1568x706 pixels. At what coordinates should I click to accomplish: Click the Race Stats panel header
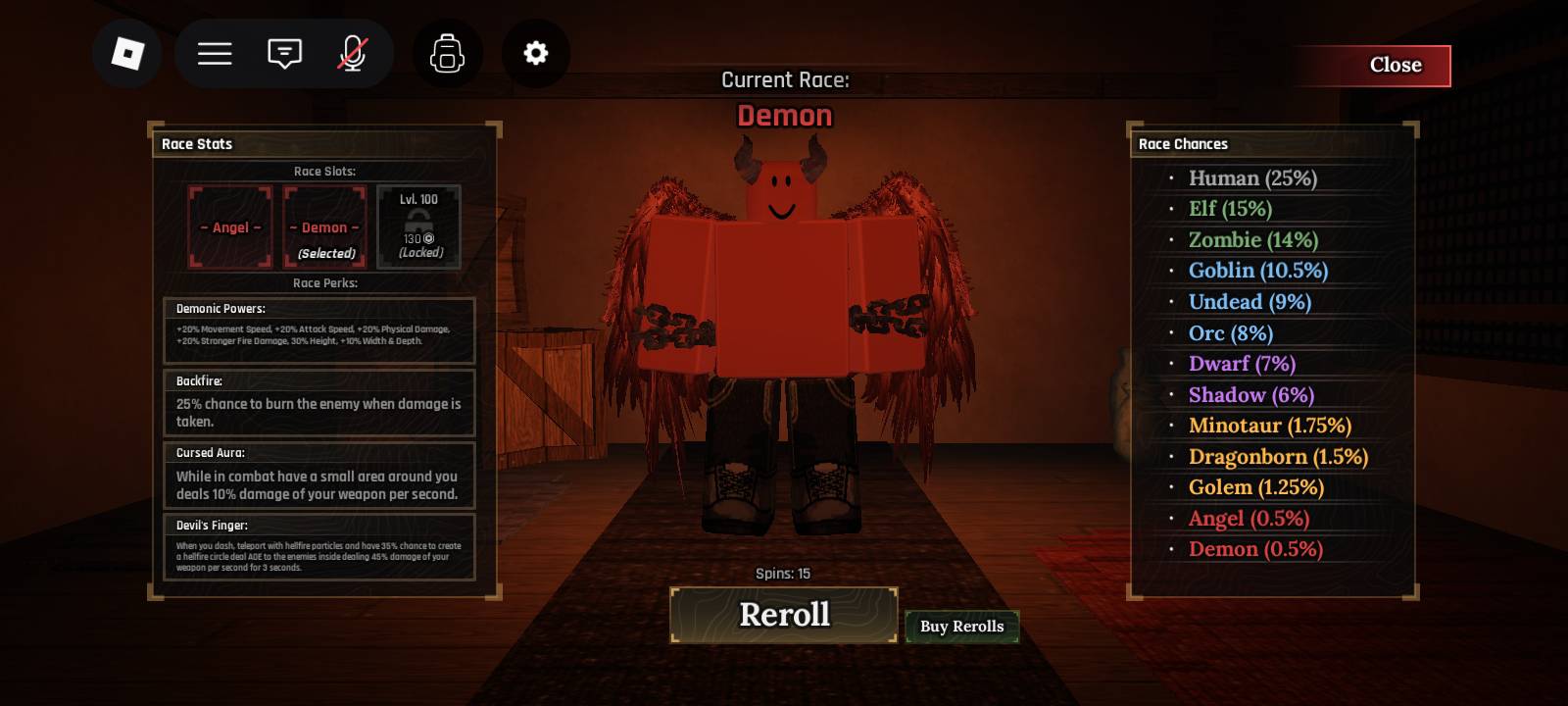coord(196,143)
